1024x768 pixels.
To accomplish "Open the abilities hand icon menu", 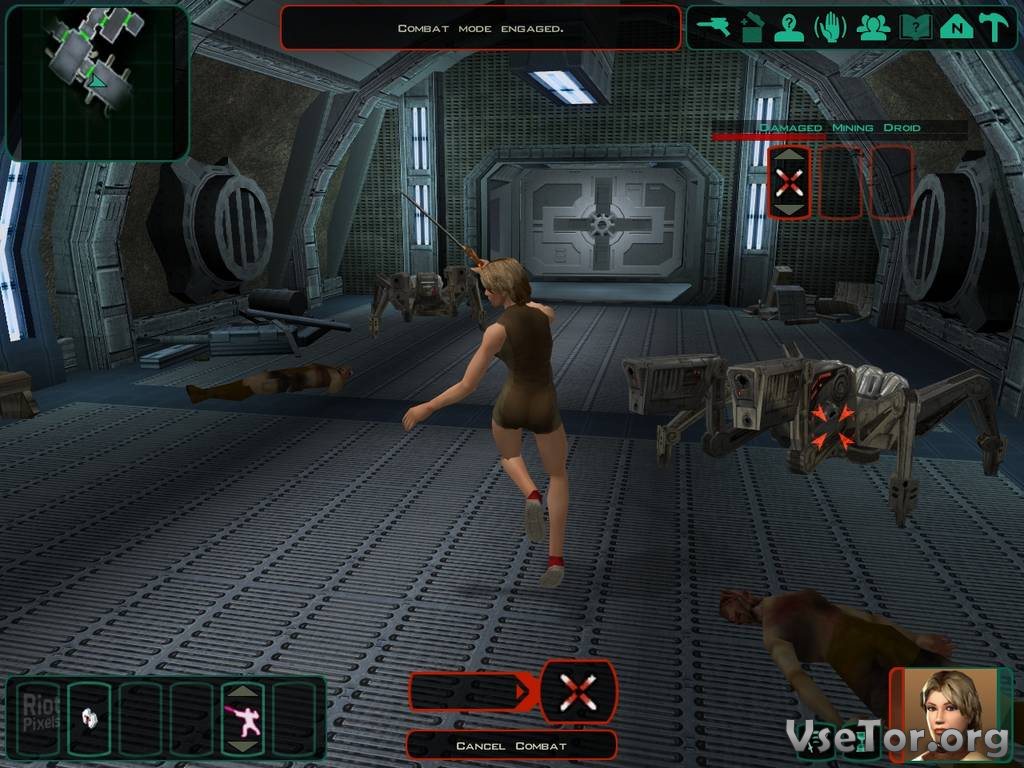I will (831, 27).
